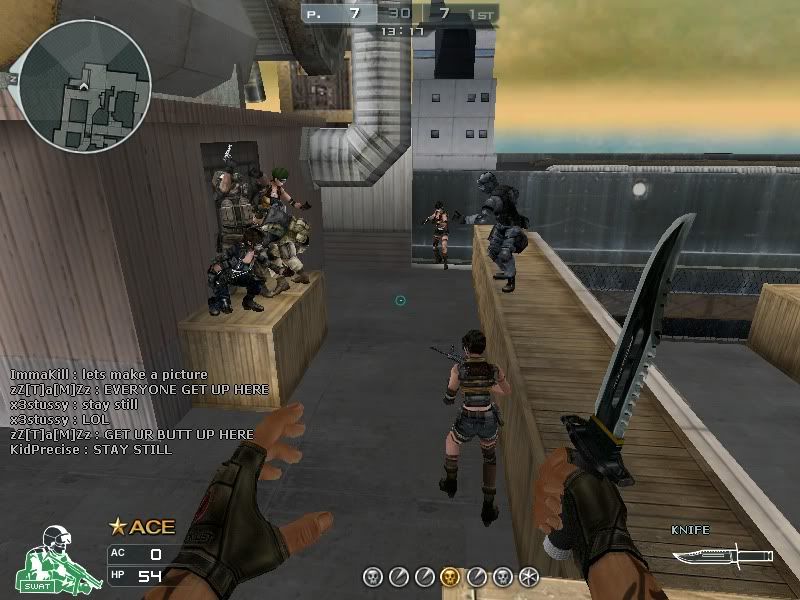Select the knife weapon icon
Viewport: 800px width, 600px height.
pyautogui.click(x=721, y=556)
